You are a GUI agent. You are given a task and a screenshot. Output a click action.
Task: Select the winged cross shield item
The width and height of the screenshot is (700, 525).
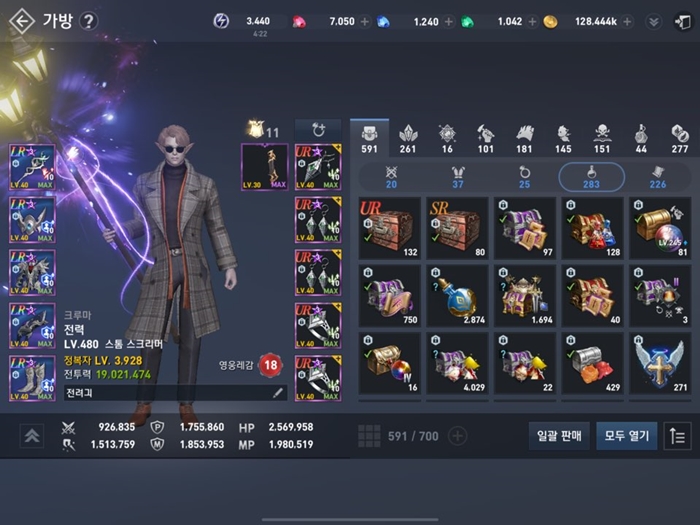click(x=659, y=362)
